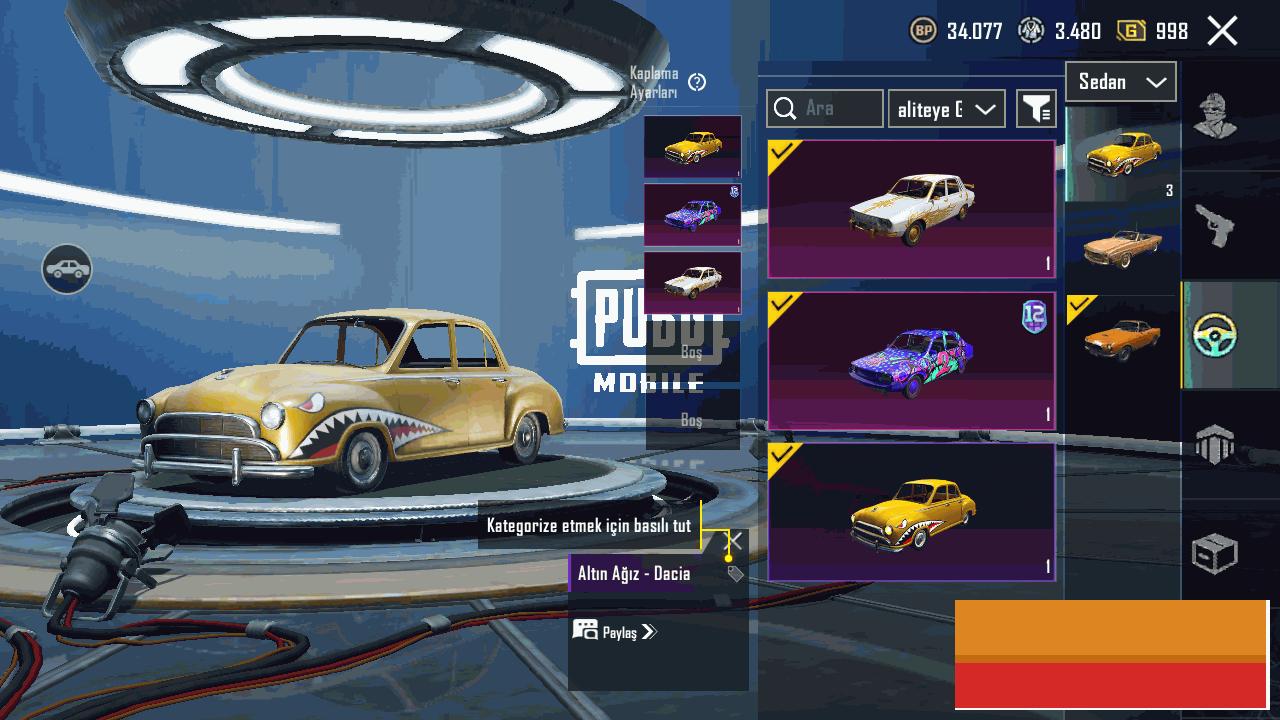
Task: Close the inventory screen with the X
Action: tap(1222, 31)
